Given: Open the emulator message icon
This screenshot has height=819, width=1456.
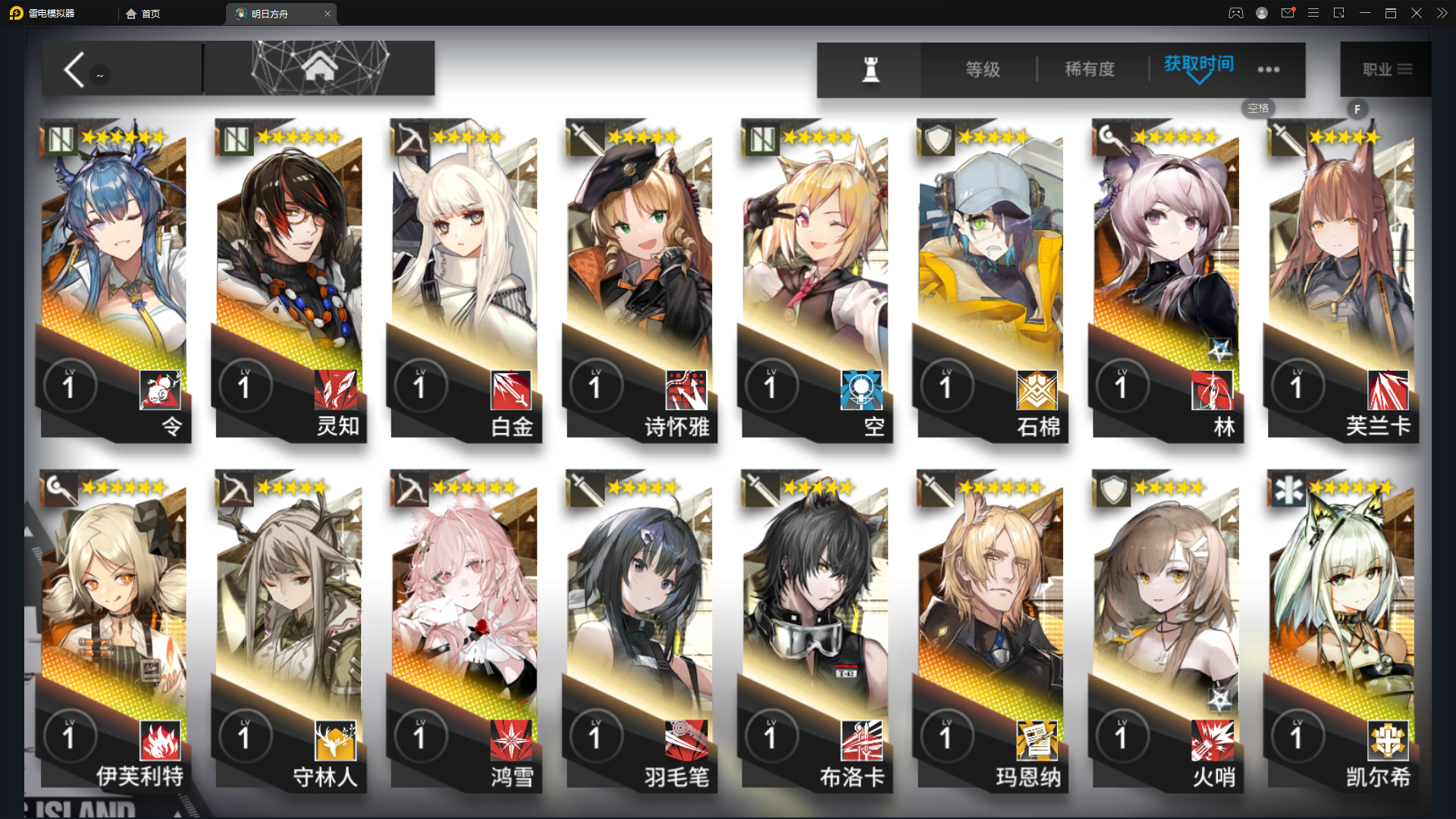Looking at the screenshot, I should pos(1288,13).
